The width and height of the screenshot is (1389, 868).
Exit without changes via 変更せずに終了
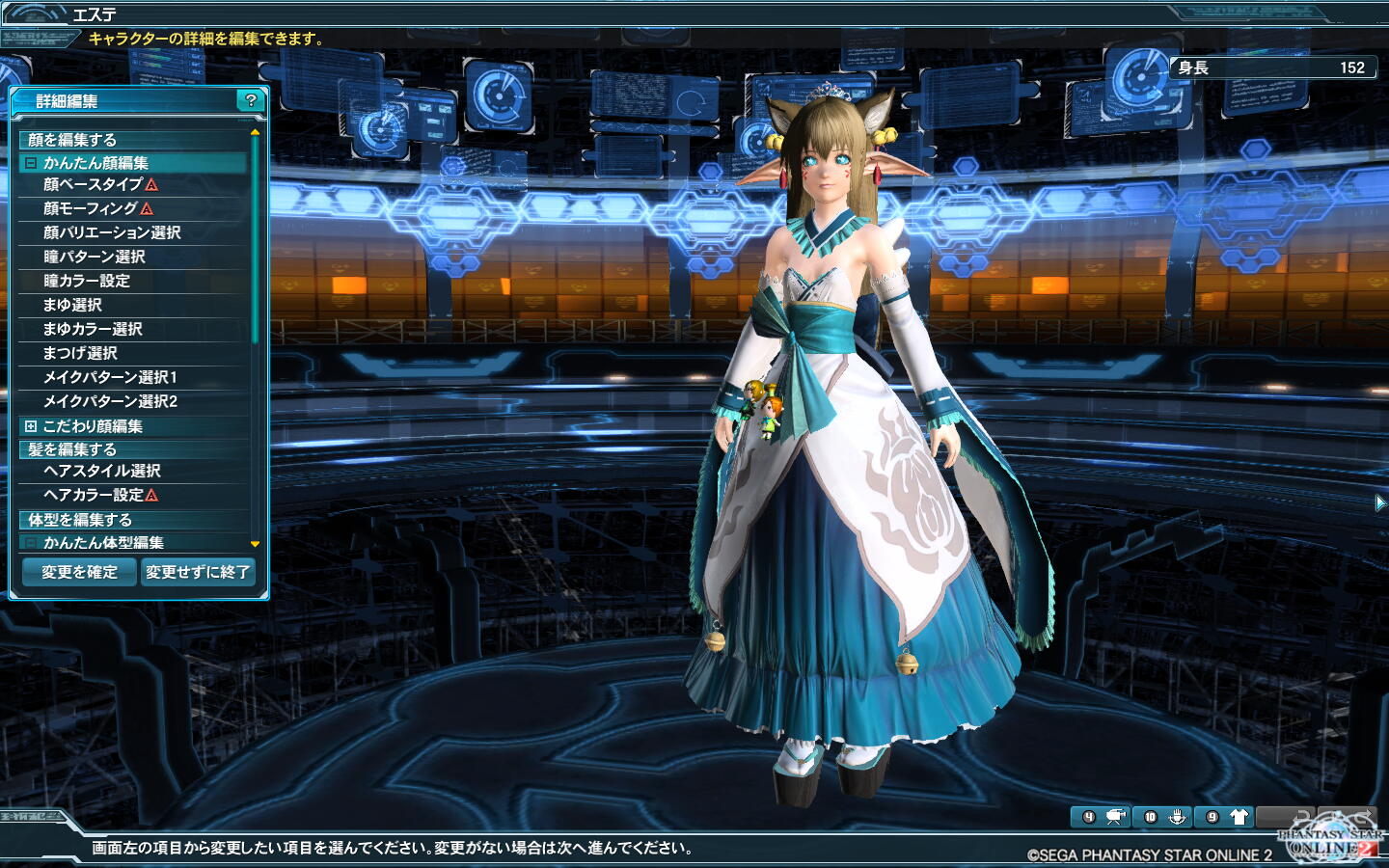198,572
